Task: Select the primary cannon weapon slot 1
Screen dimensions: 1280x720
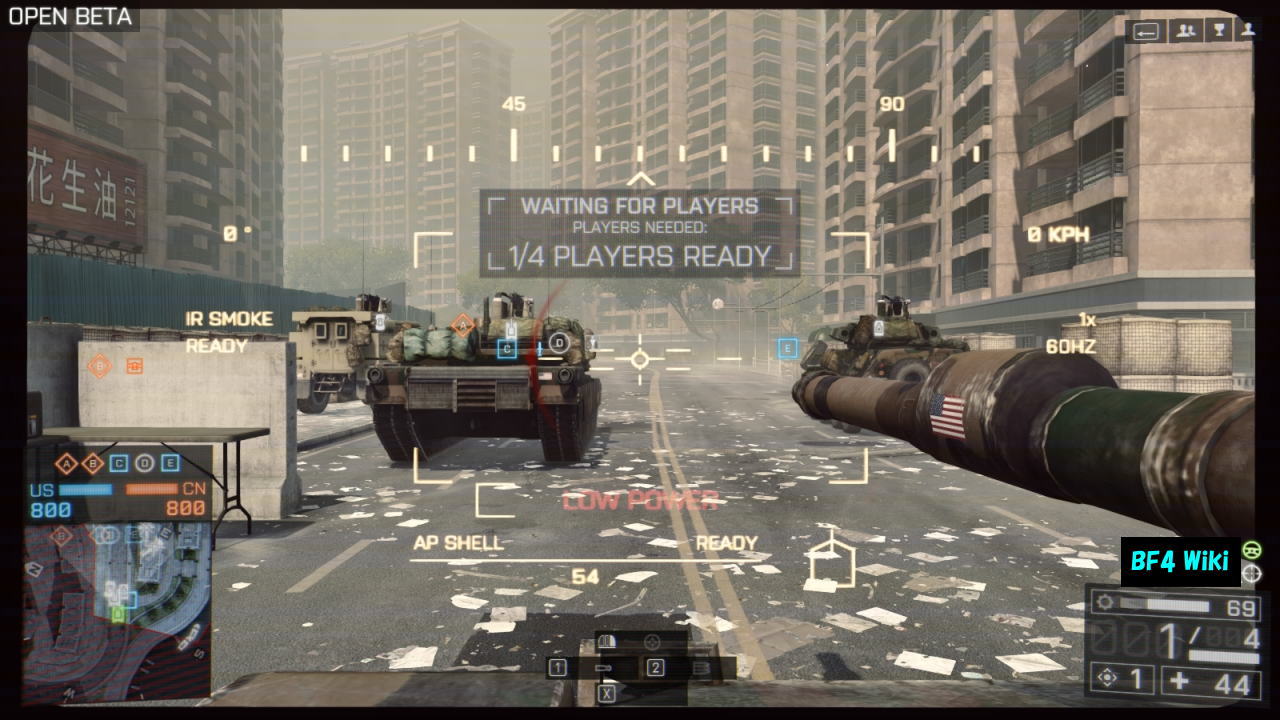Action: [x=558, y=668]
